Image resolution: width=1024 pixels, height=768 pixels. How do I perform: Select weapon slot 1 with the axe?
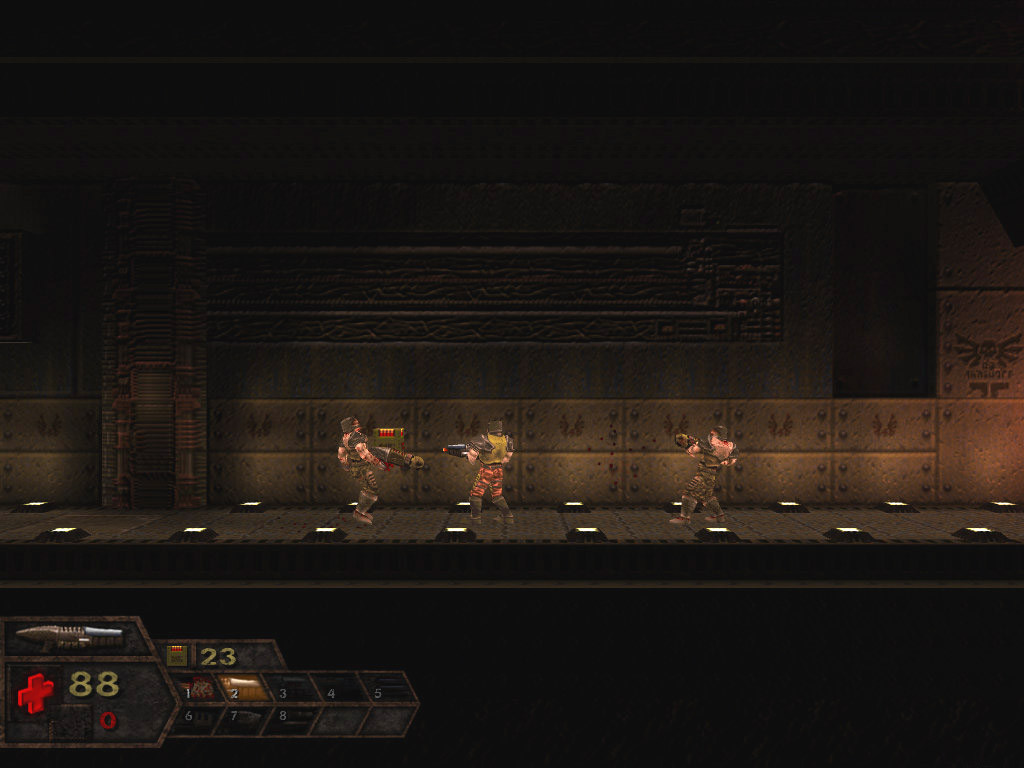pyautogui.click(x=199, y=688)
